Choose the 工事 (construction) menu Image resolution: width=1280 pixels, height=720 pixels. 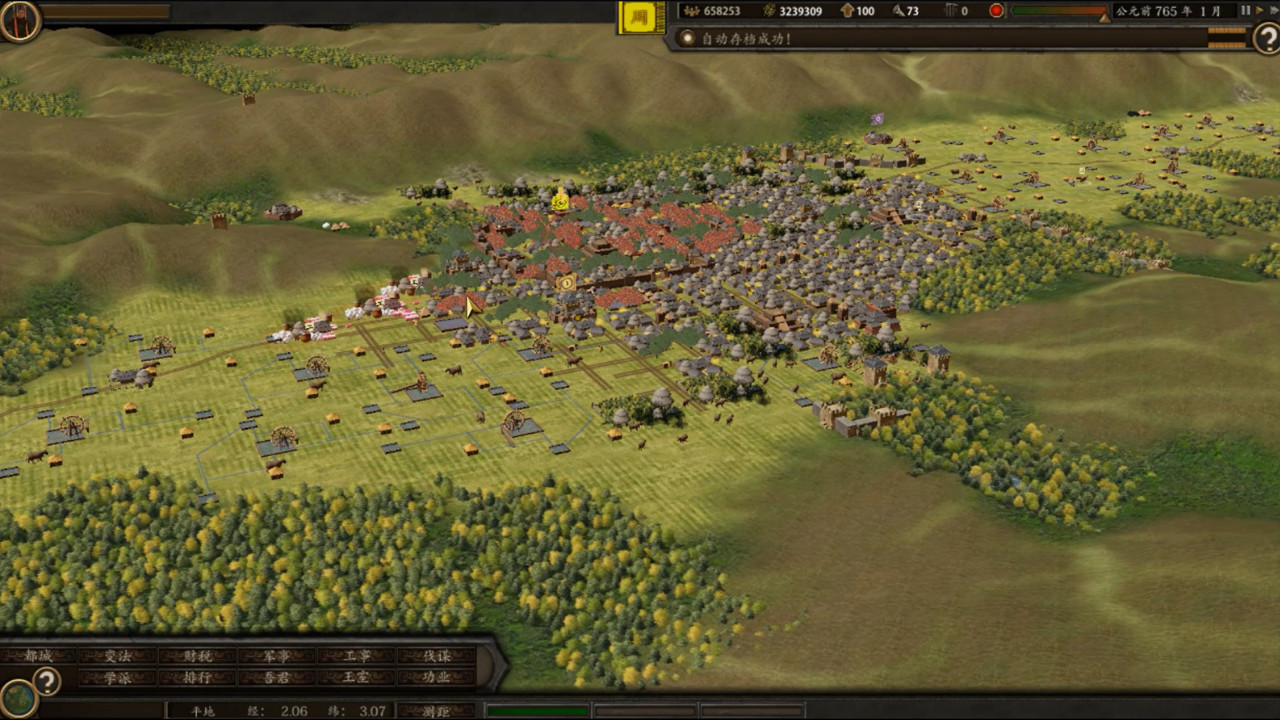click(357, 656)
